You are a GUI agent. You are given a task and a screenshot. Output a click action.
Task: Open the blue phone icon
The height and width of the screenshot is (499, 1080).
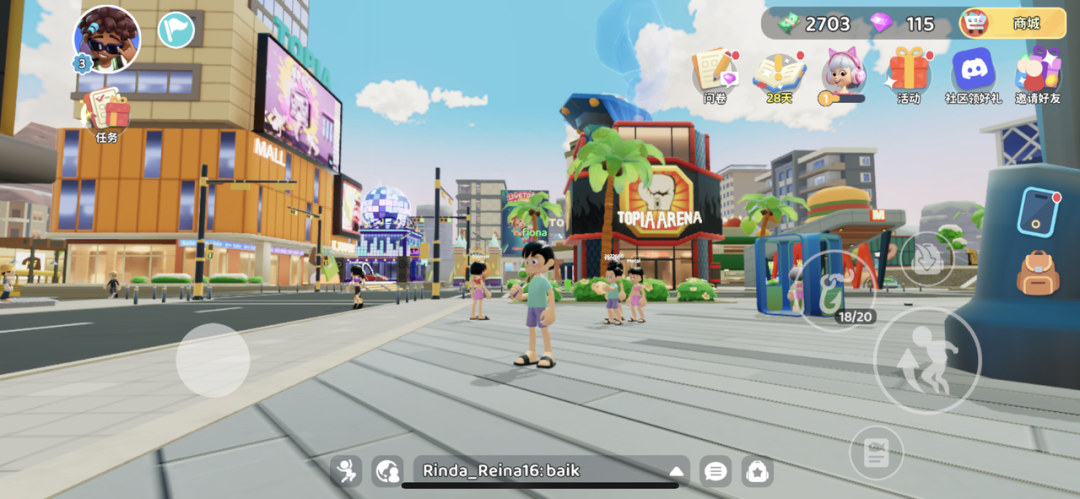click(1039, 211)
